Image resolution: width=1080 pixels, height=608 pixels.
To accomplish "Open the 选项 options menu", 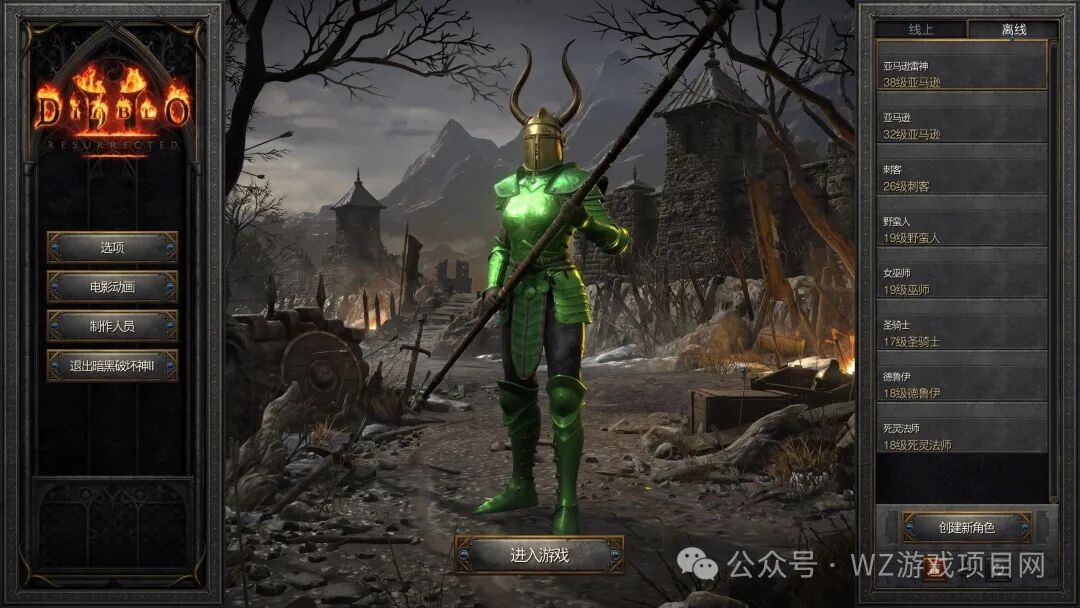I will click(112, 247).
